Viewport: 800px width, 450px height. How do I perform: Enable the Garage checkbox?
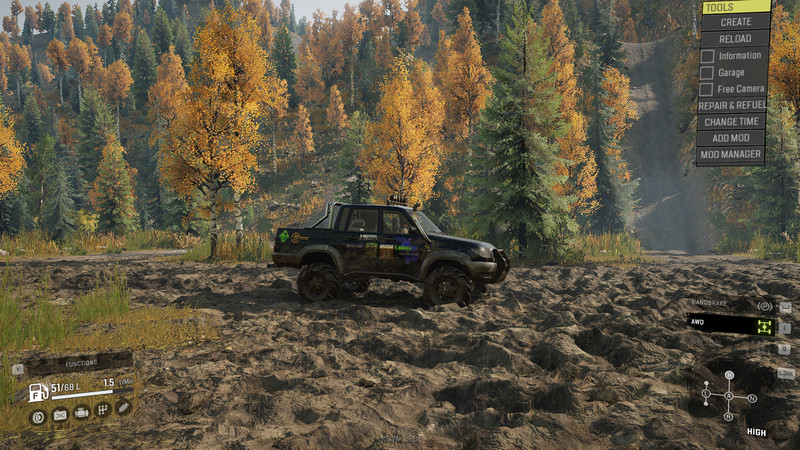pyautogui.click(x=707, y=72)
